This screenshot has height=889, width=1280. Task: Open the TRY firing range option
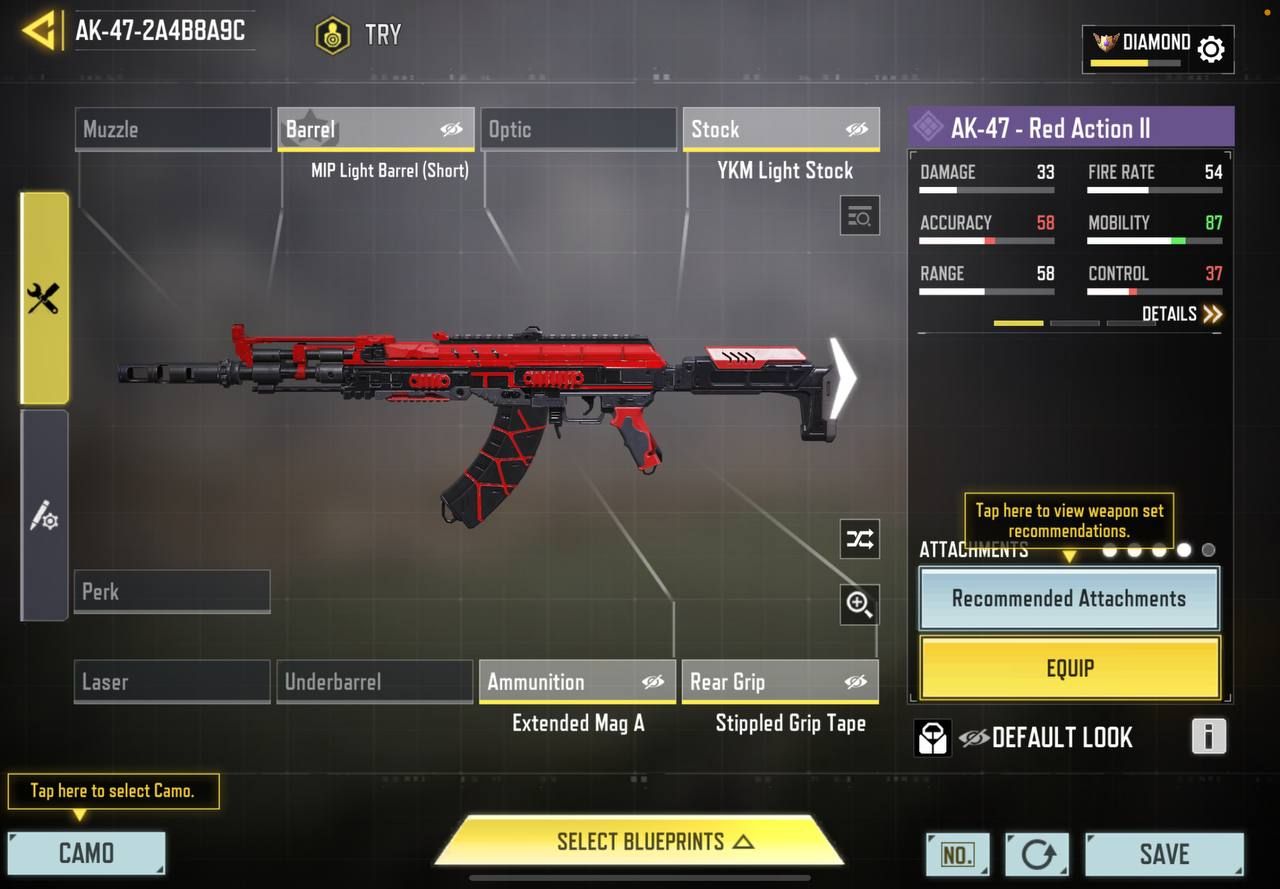(359, 35)
